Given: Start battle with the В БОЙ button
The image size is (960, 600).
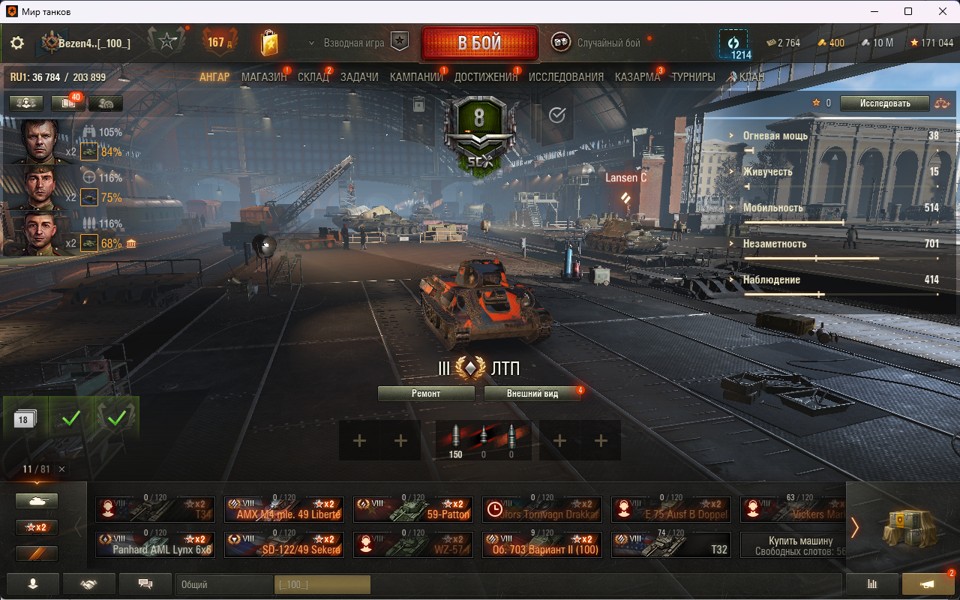Looking at the screenshot, I should (x=480, y=44).
